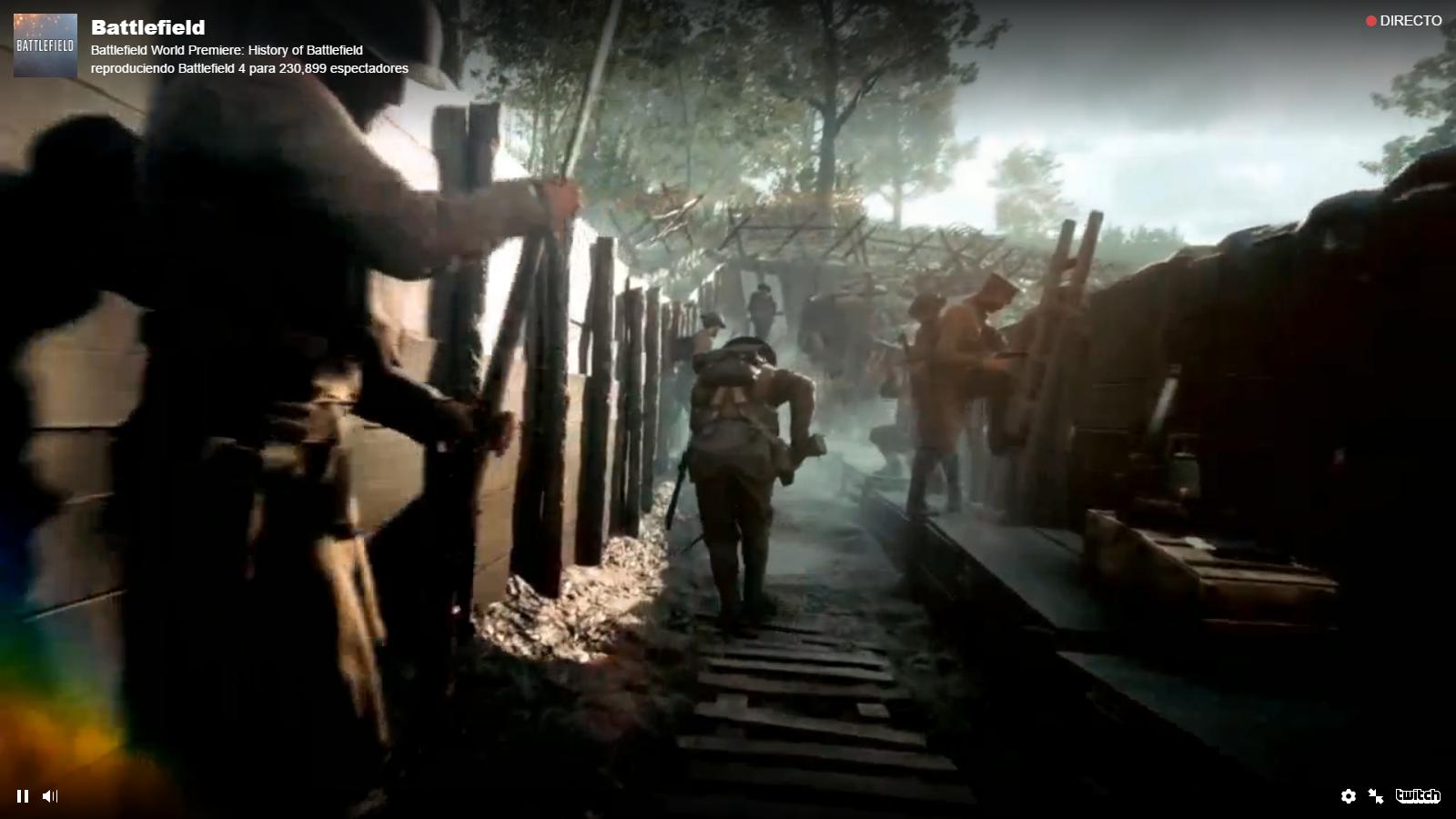Open the "Battlefield" channel name link

tap(150, 27)
